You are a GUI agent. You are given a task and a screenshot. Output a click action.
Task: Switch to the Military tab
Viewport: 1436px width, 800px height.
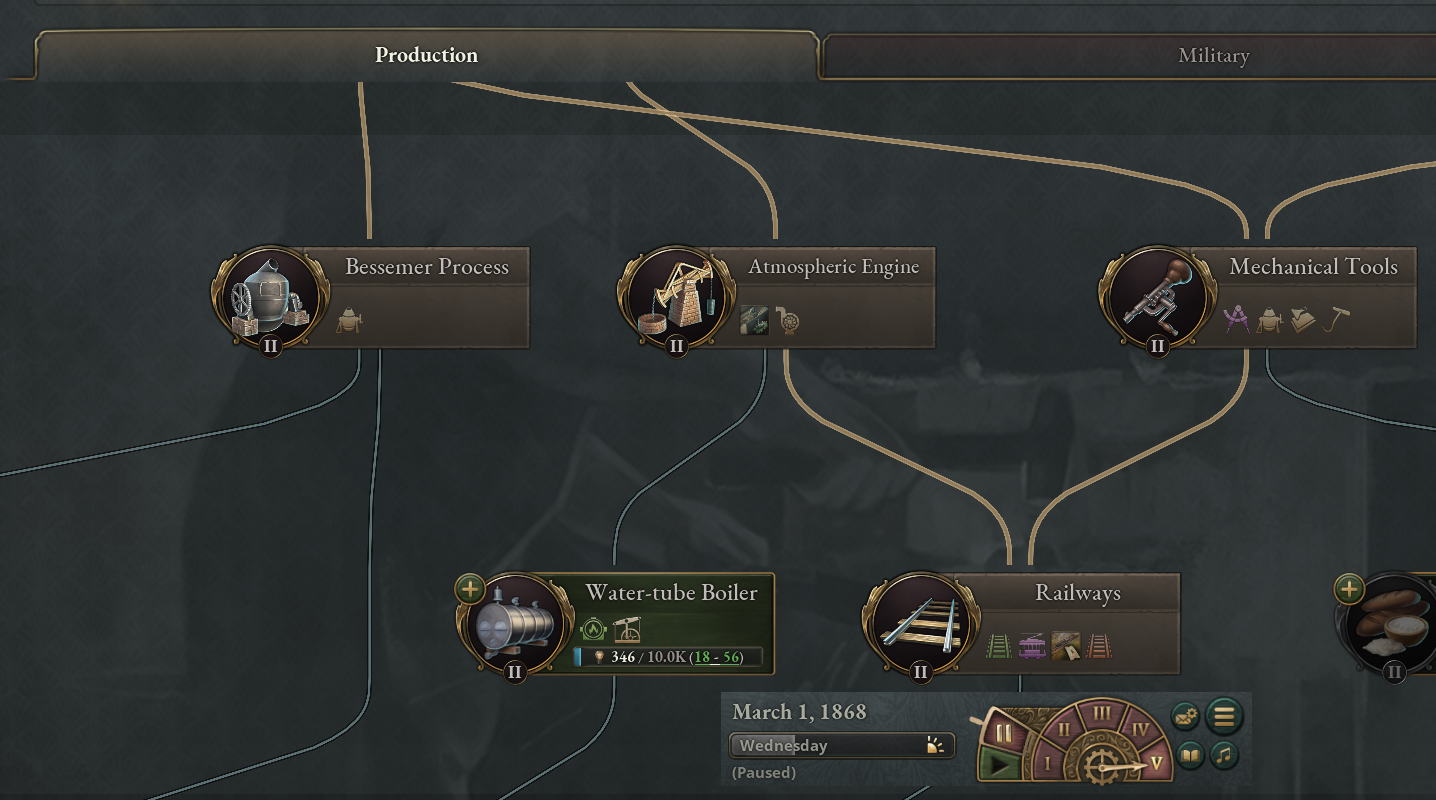coord(1213,56)
